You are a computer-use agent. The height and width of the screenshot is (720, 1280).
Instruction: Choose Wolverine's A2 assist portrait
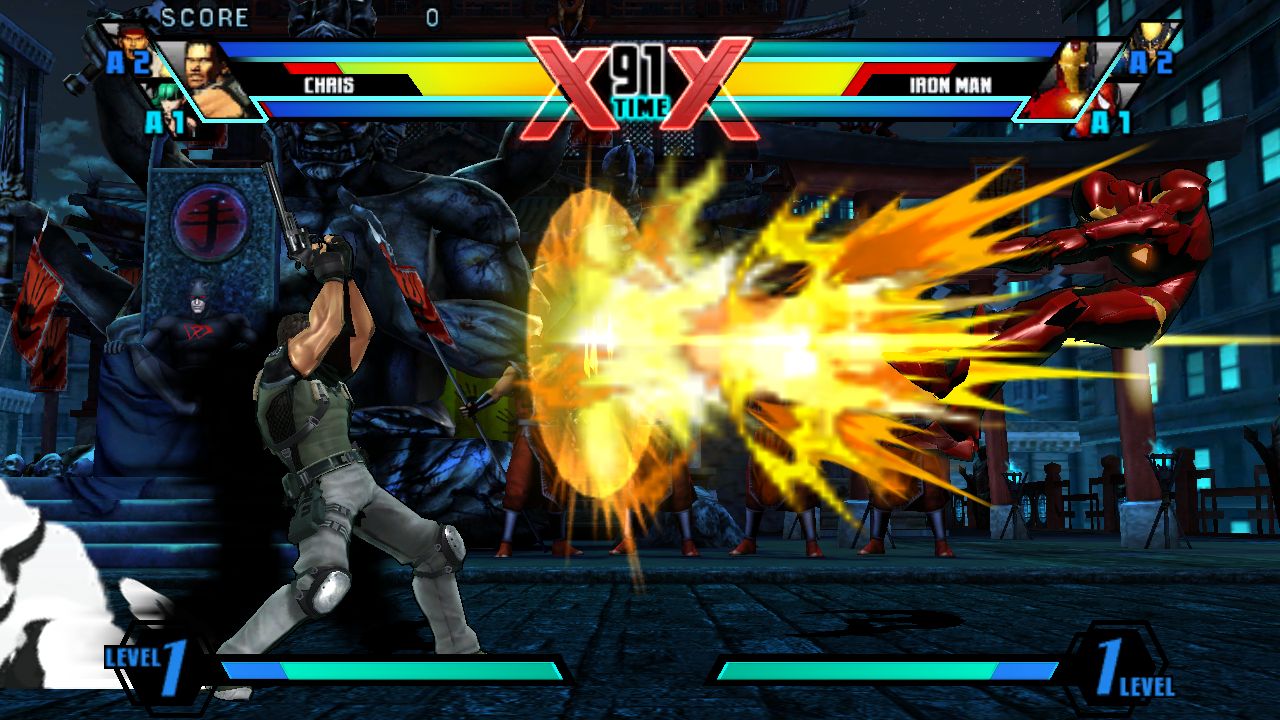(1146, 42)
